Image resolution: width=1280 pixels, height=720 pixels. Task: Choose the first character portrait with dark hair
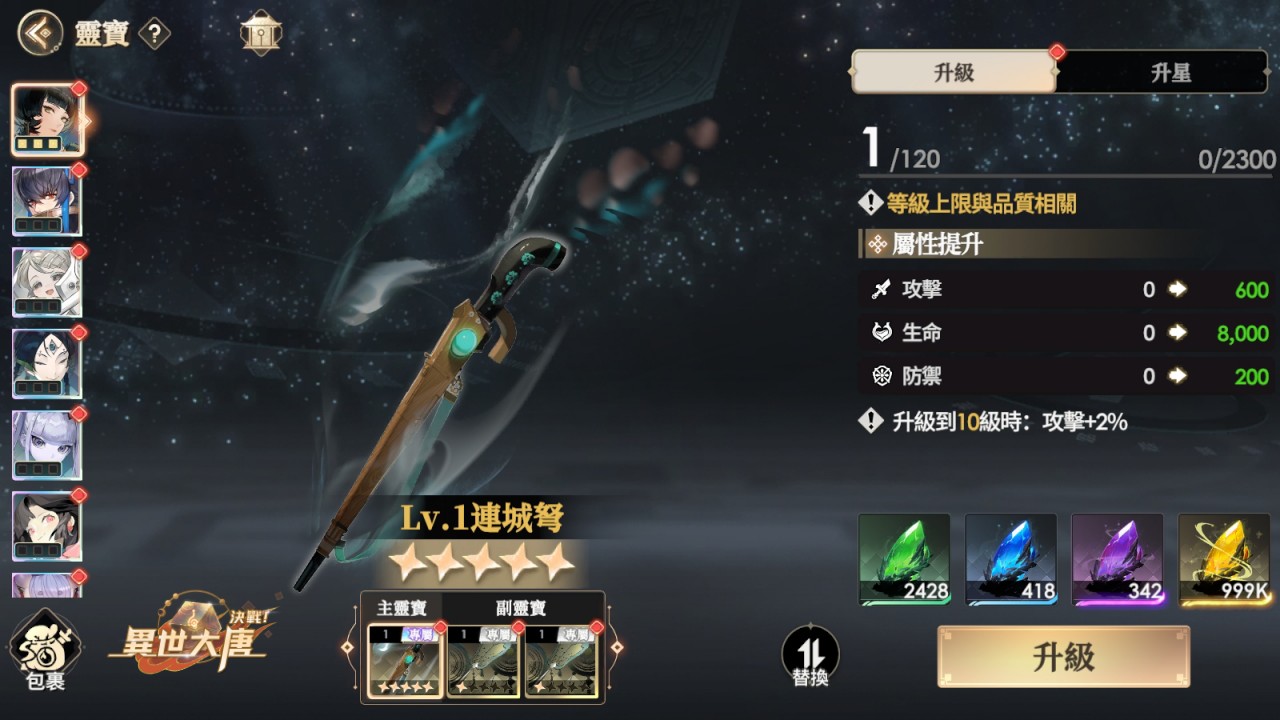click(x=47, y=120)
